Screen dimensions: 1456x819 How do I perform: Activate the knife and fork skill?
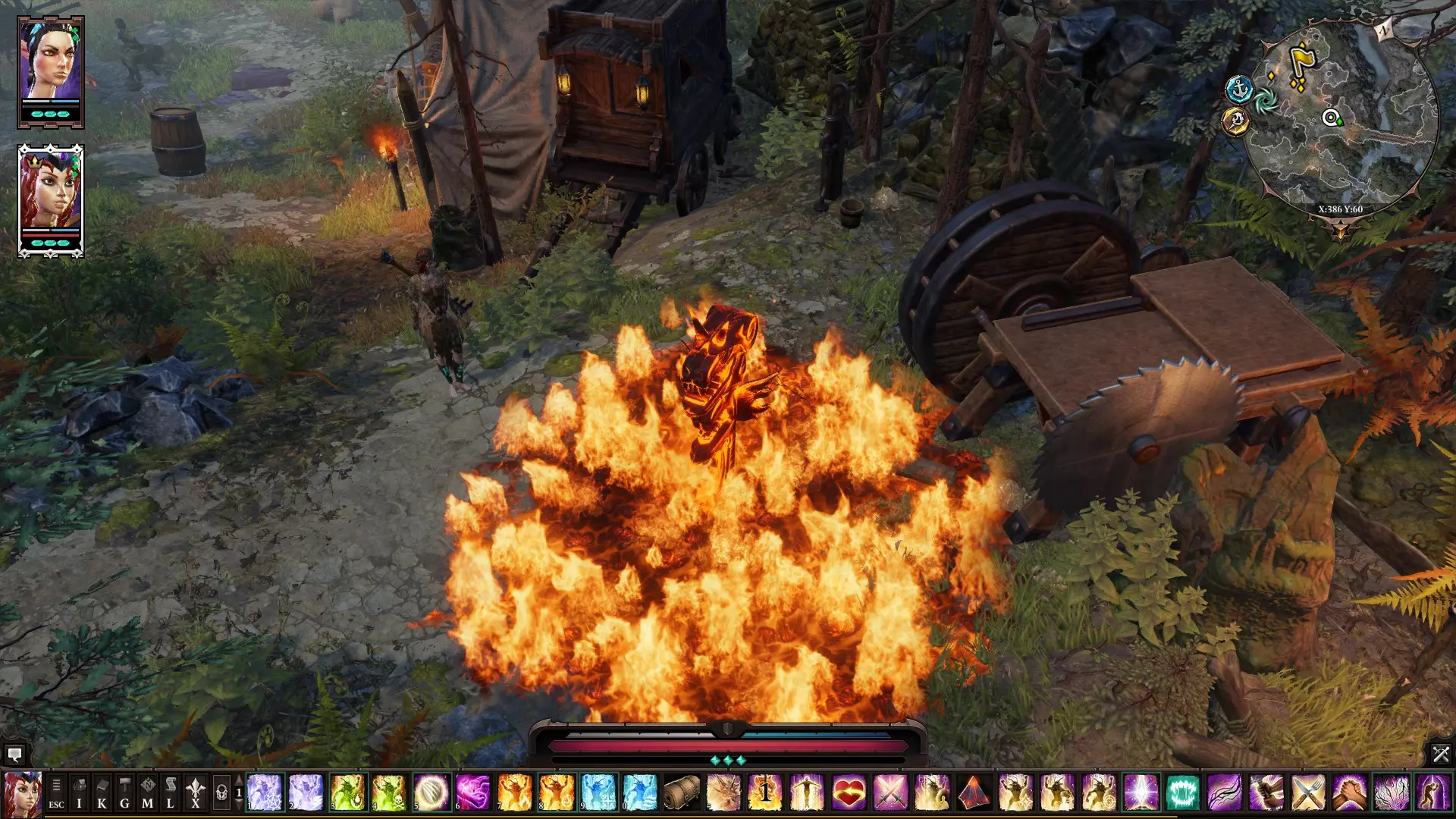point(1308,792)
